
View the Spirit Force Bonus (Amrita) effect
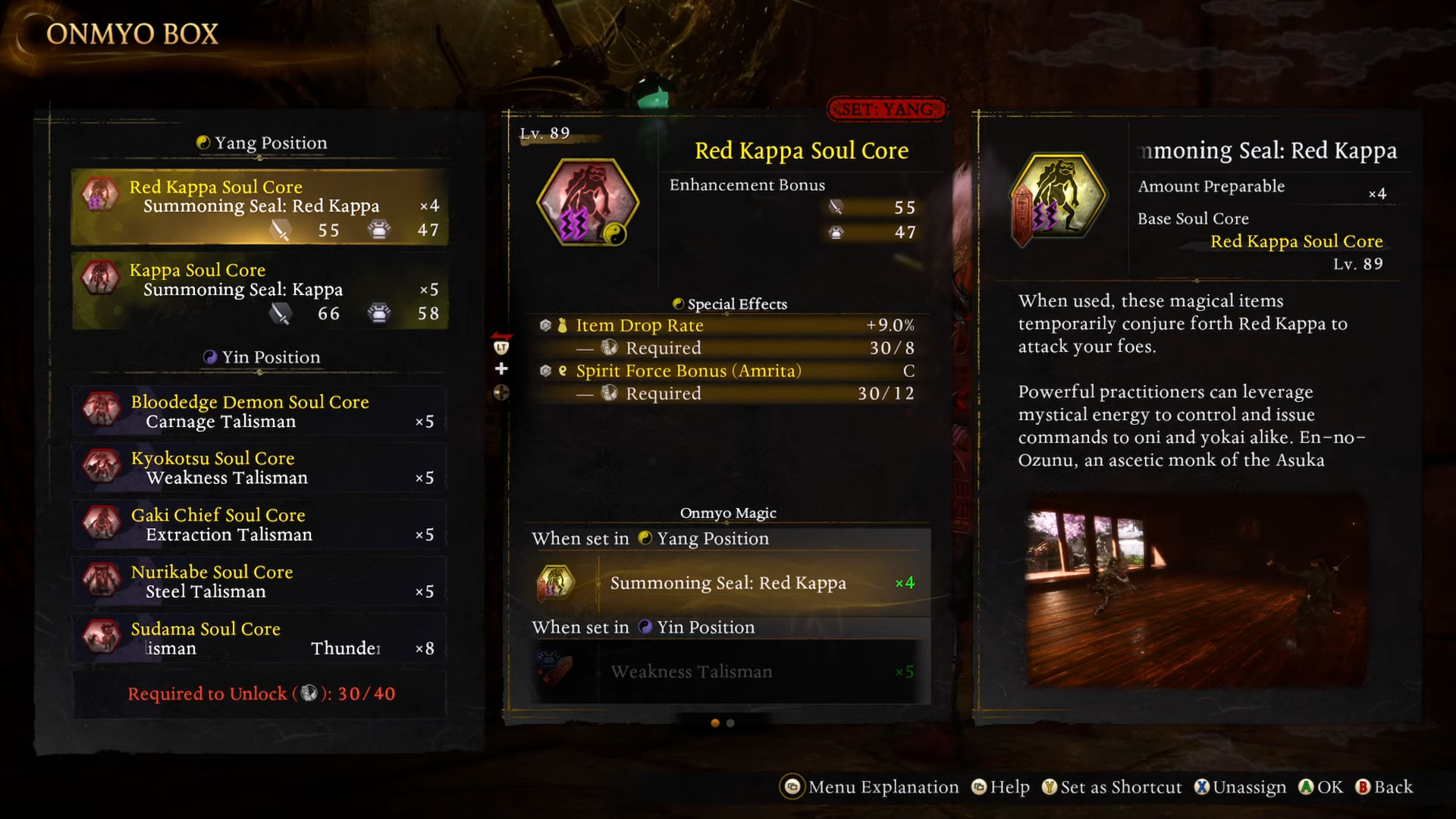[726, 371]
